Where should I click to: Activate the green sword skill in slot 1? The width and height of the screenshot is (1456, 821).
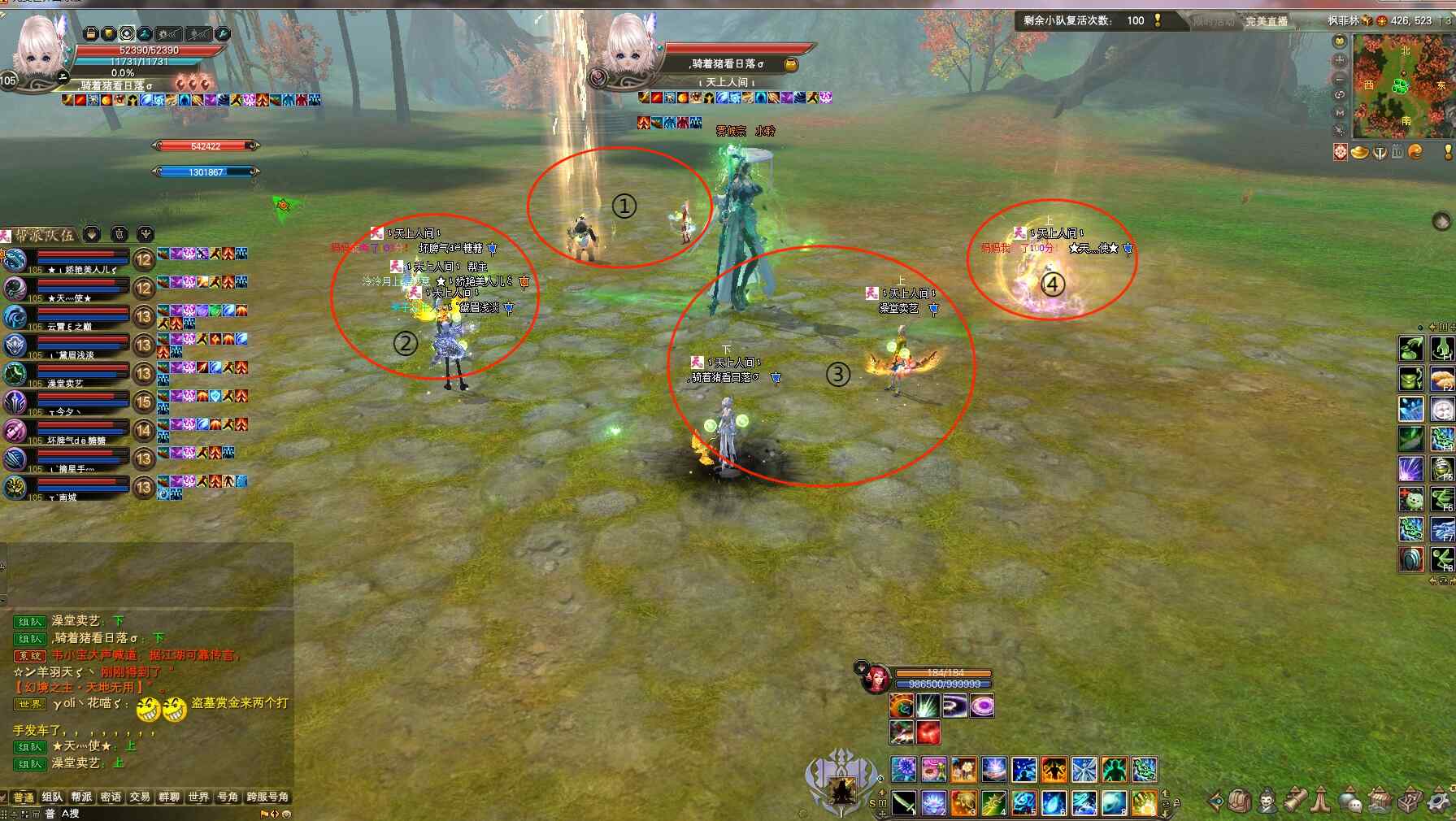click(x=904, y=802)
